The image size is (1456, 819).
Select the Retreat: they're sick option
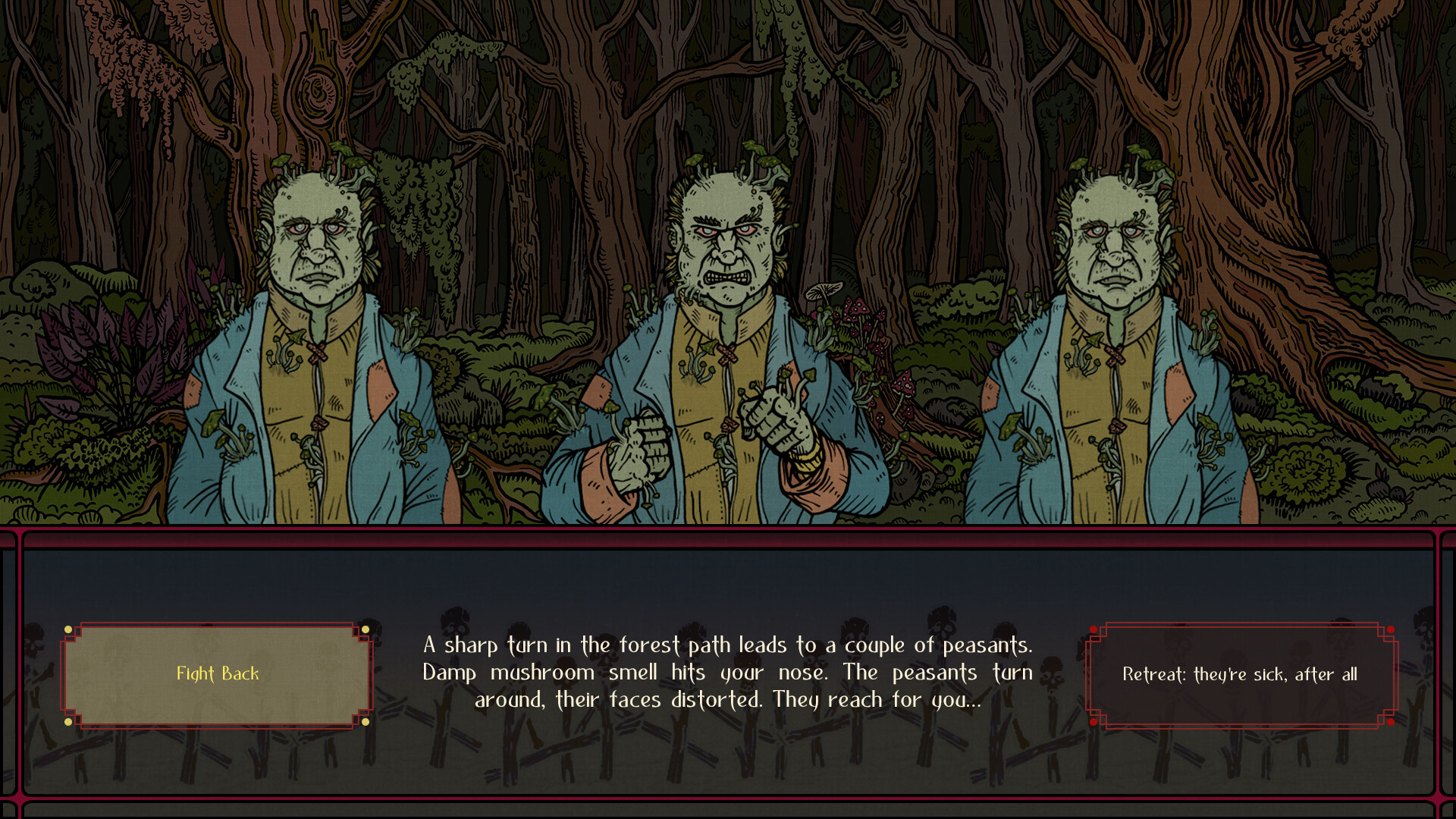coord(1241,674)
